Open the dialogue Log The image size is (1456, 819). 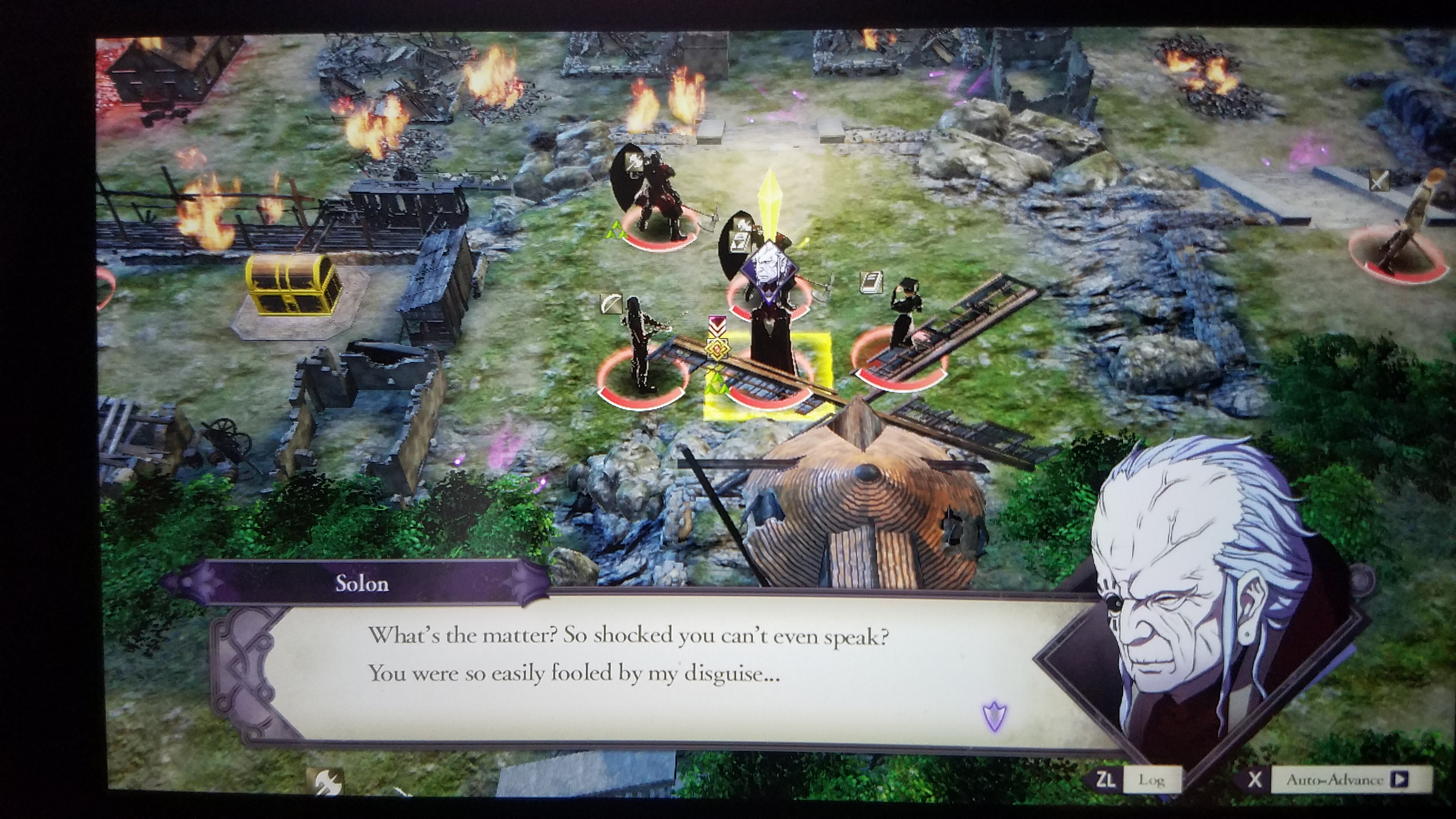point(1150,781)
